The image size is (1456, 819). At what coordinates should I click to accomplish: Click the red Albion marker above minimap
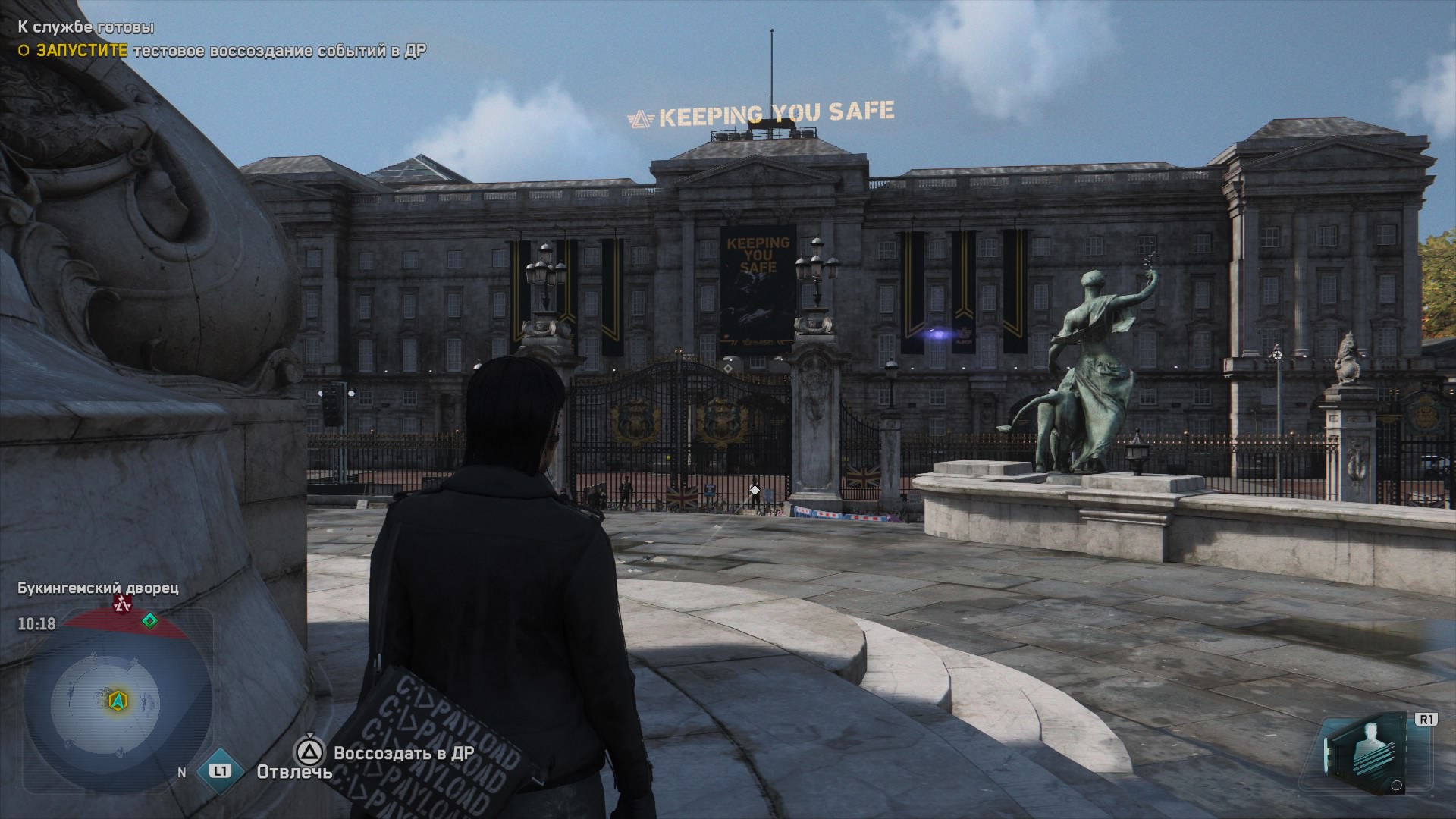[122, 604]
